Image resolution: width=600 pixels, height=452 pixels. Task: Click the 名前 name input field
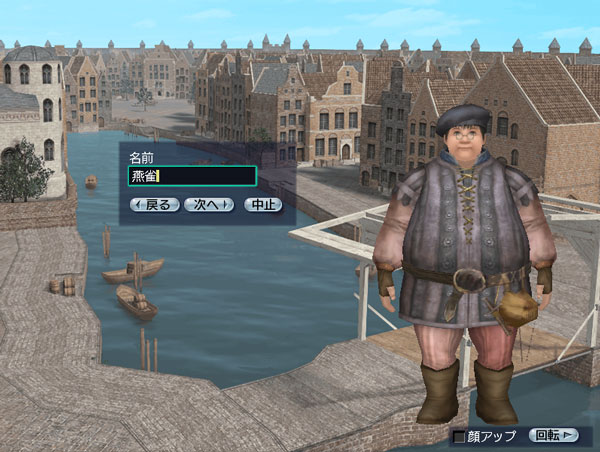pos(192,176)
